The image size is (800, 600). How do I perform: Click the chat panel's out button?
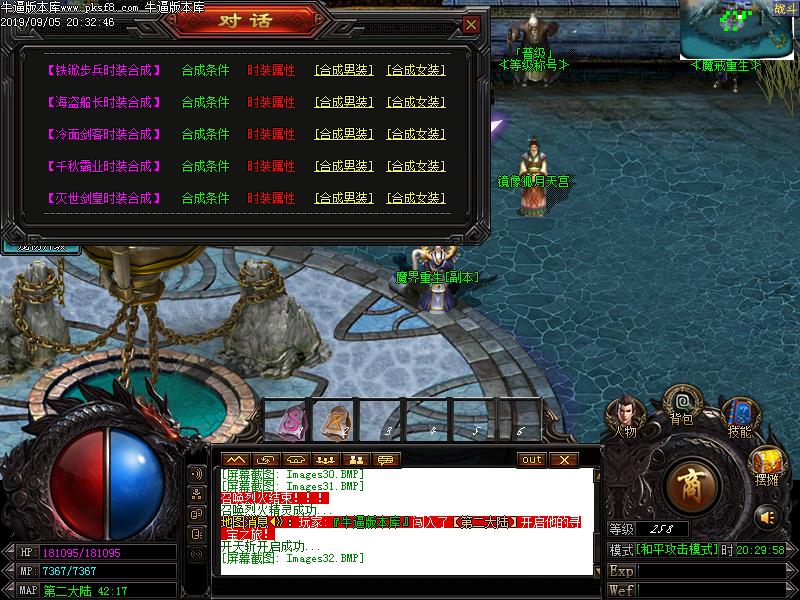pyautogui.click(x=532, y=459)
